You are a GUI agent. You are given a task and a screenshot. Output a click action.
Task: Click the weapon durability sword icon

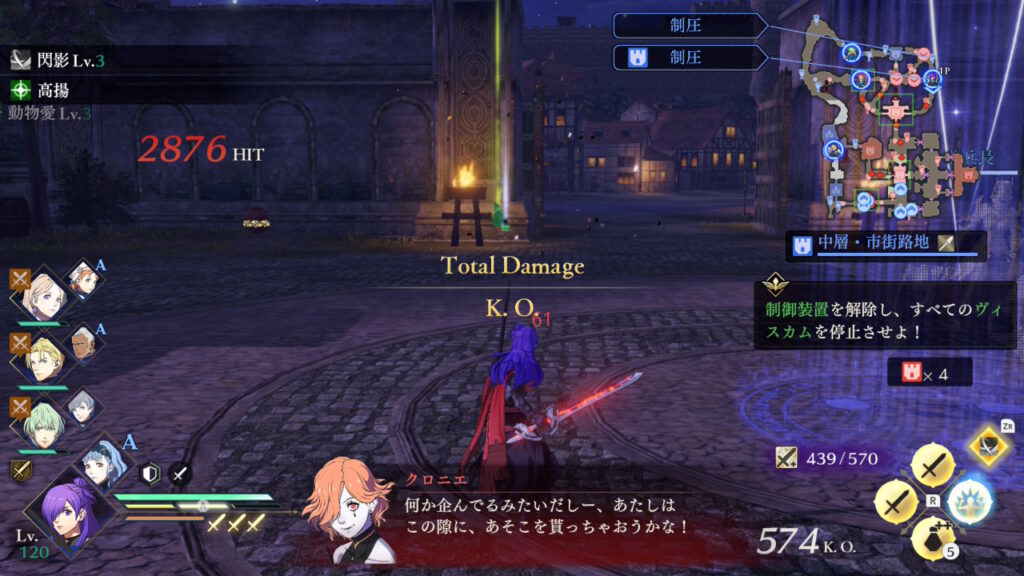(x=788, y=458)
